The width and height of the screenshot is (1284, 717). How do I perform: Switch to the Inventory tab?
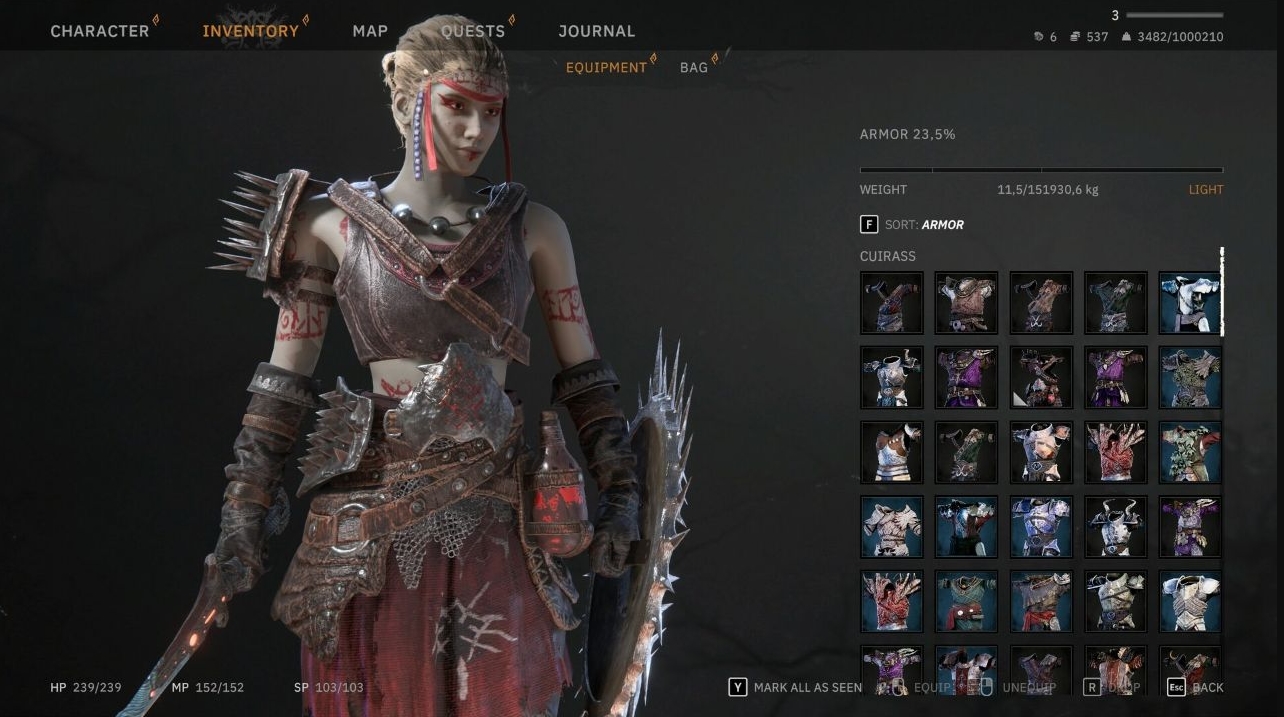pos(250,31)
